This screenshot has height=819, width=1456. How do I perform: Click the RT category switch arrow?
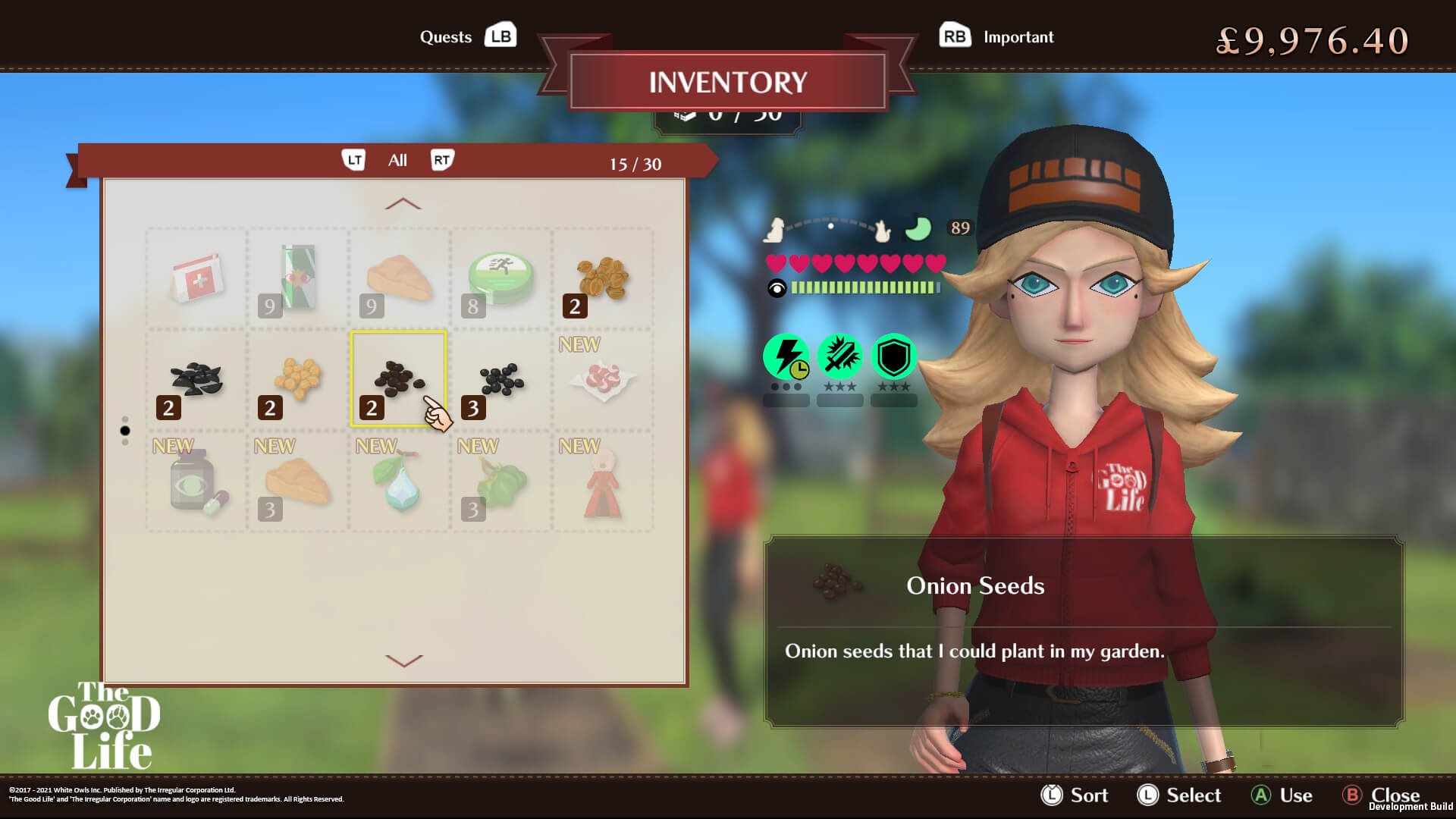pyautogui.click(x=444, y=159)
